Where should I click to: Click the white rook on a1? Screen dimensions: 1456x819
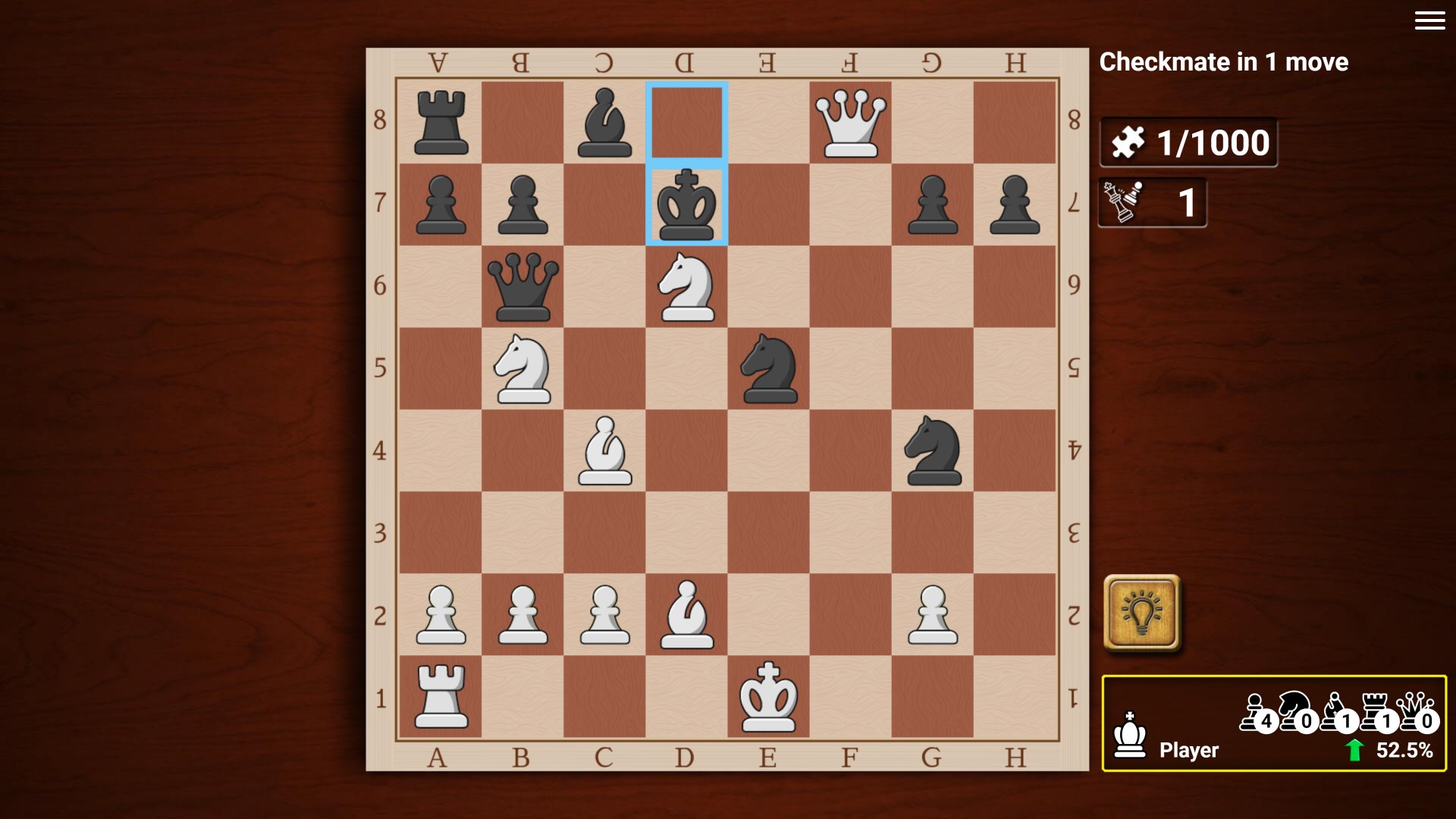coord(441,698)
